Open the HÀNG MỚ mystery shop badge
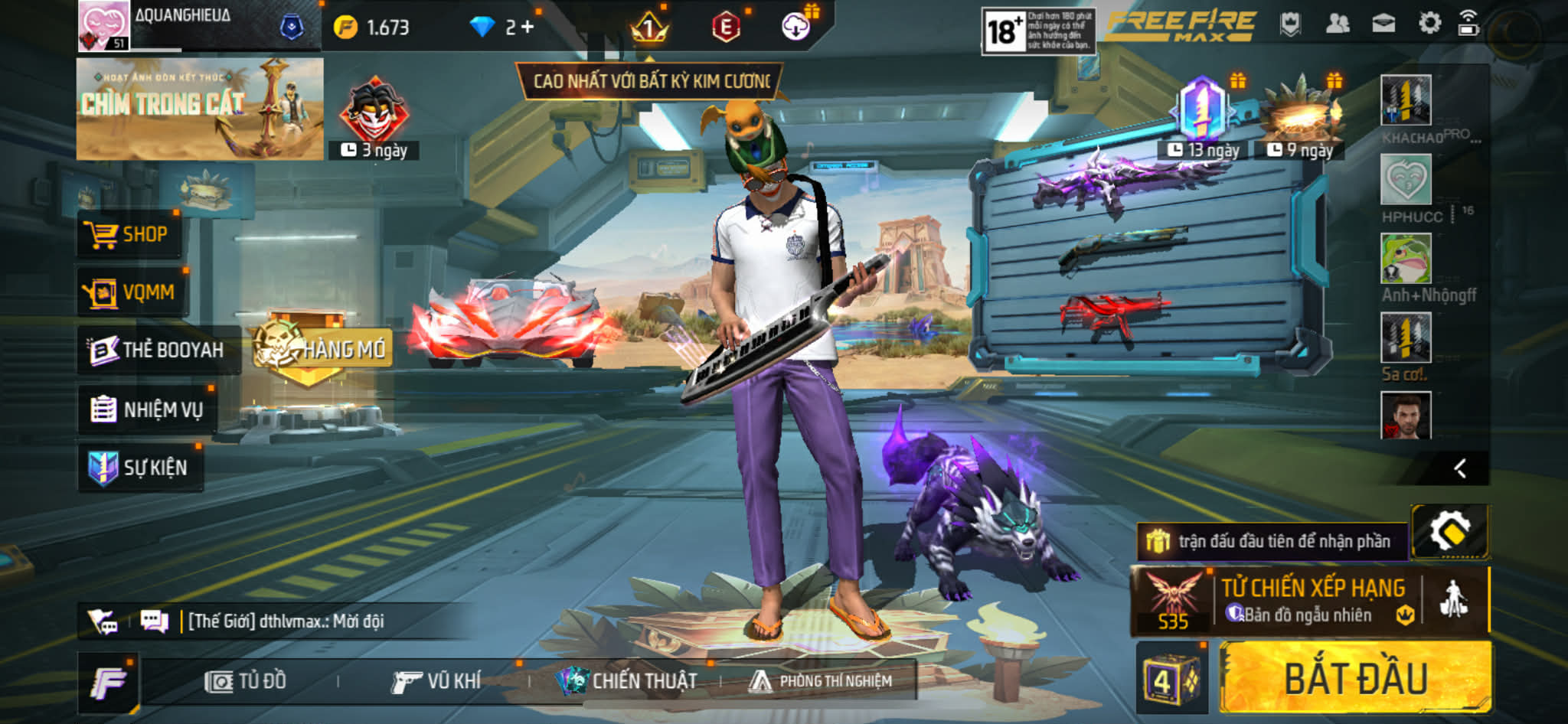Viewport: 1568px width, 724px height. [x=322, y=350]
